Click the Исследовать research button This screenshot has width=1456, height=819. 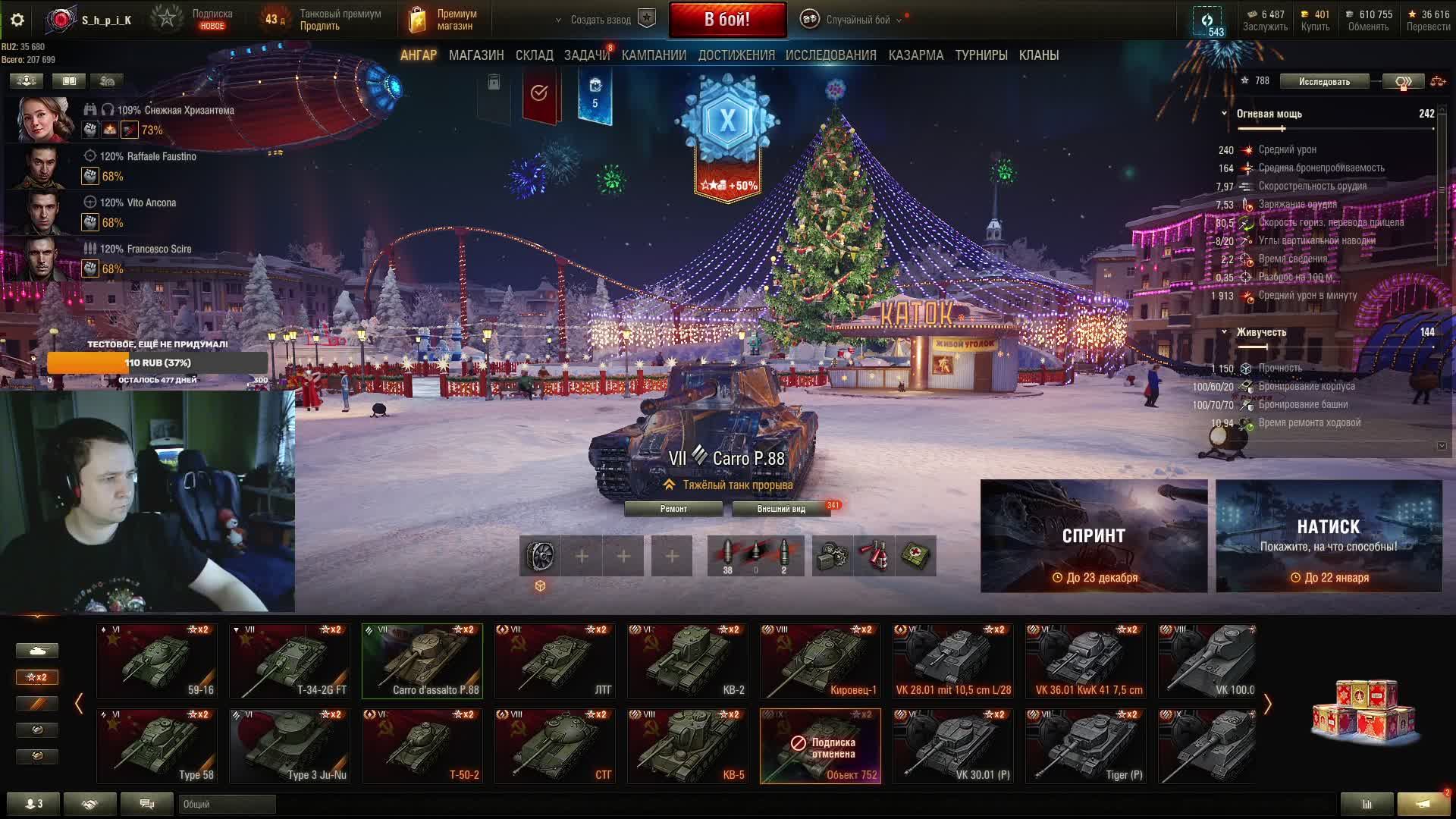click(1323, 81)
